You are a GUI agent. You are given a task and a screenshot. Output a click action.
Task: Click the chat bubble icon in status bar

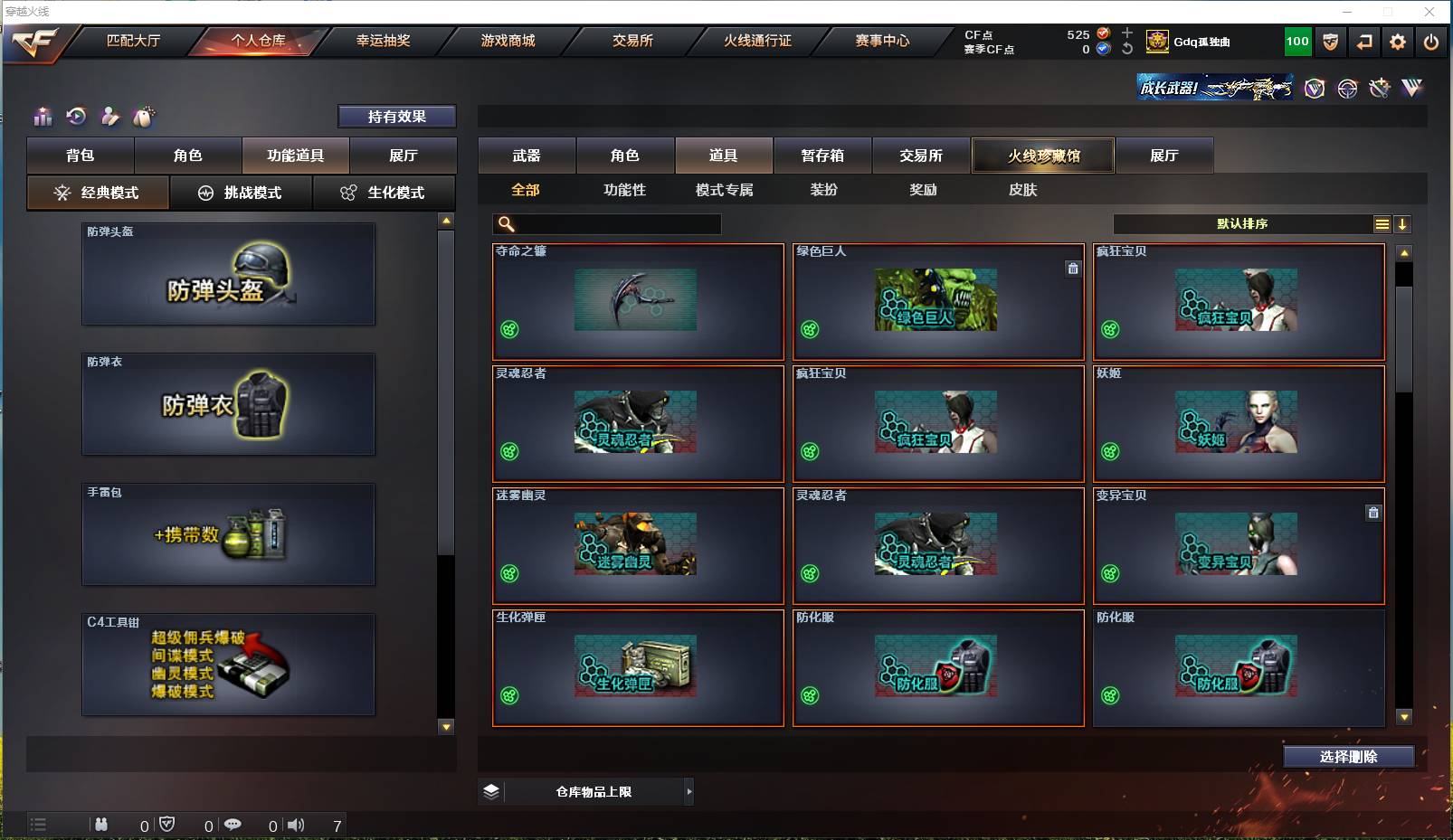(x=233, y=825)
